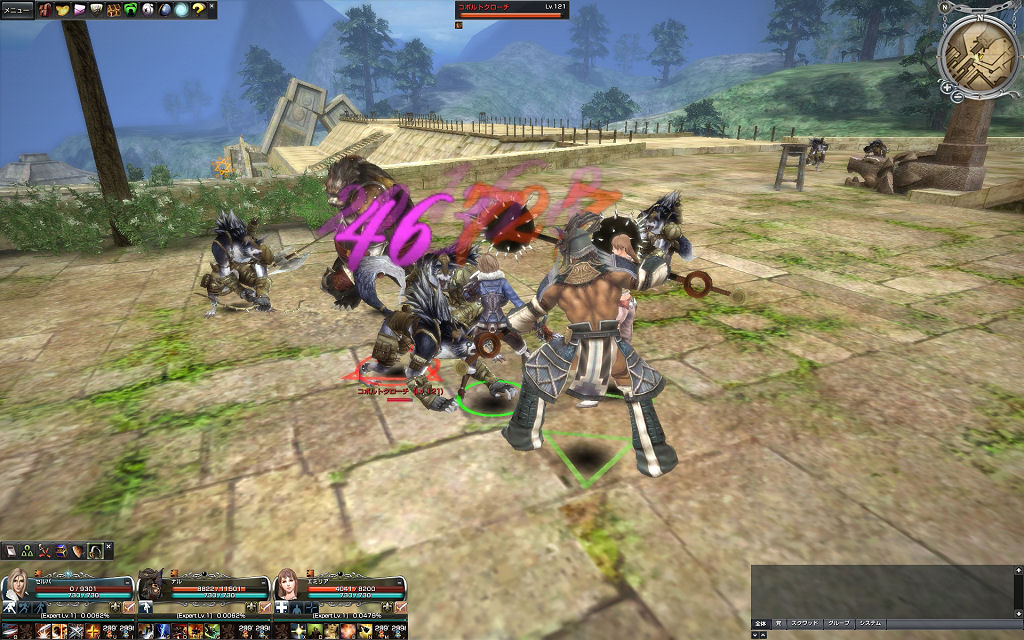
Task: Toggle the minimap north-lock N button
Action: click(x=945, y=7)
